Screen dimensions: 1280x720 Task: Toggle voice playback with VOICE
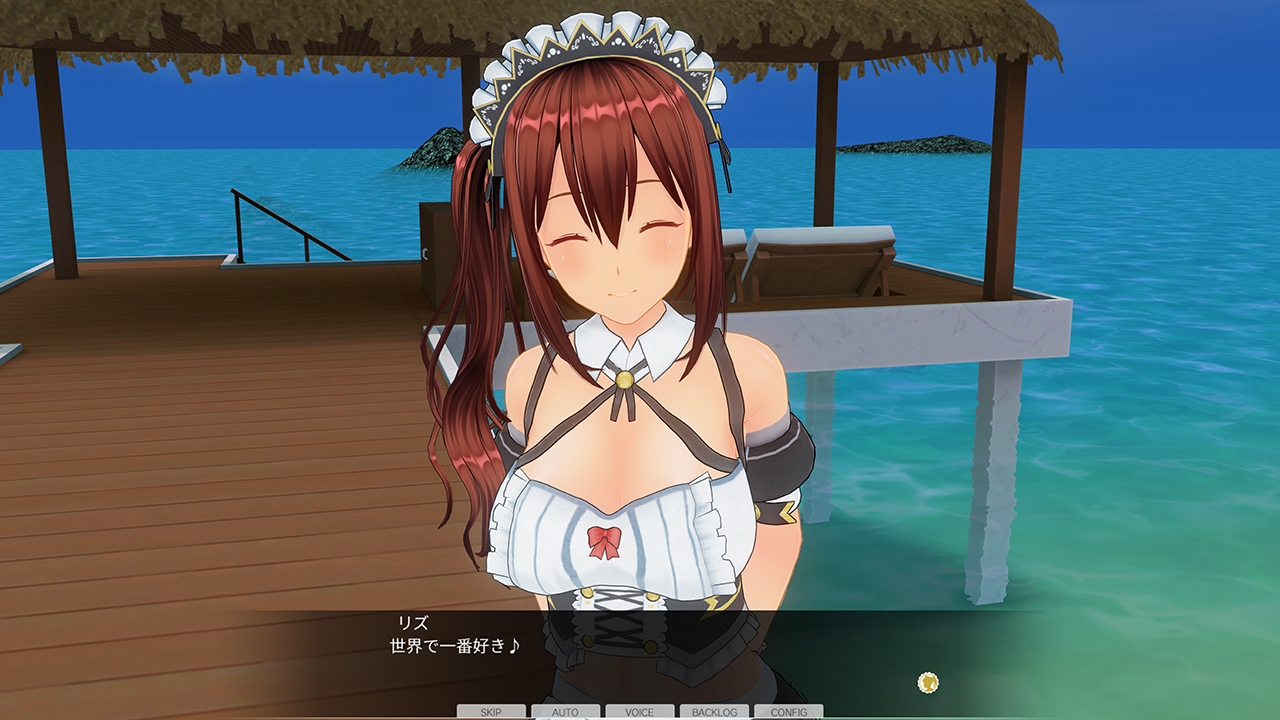pos(640,712)
